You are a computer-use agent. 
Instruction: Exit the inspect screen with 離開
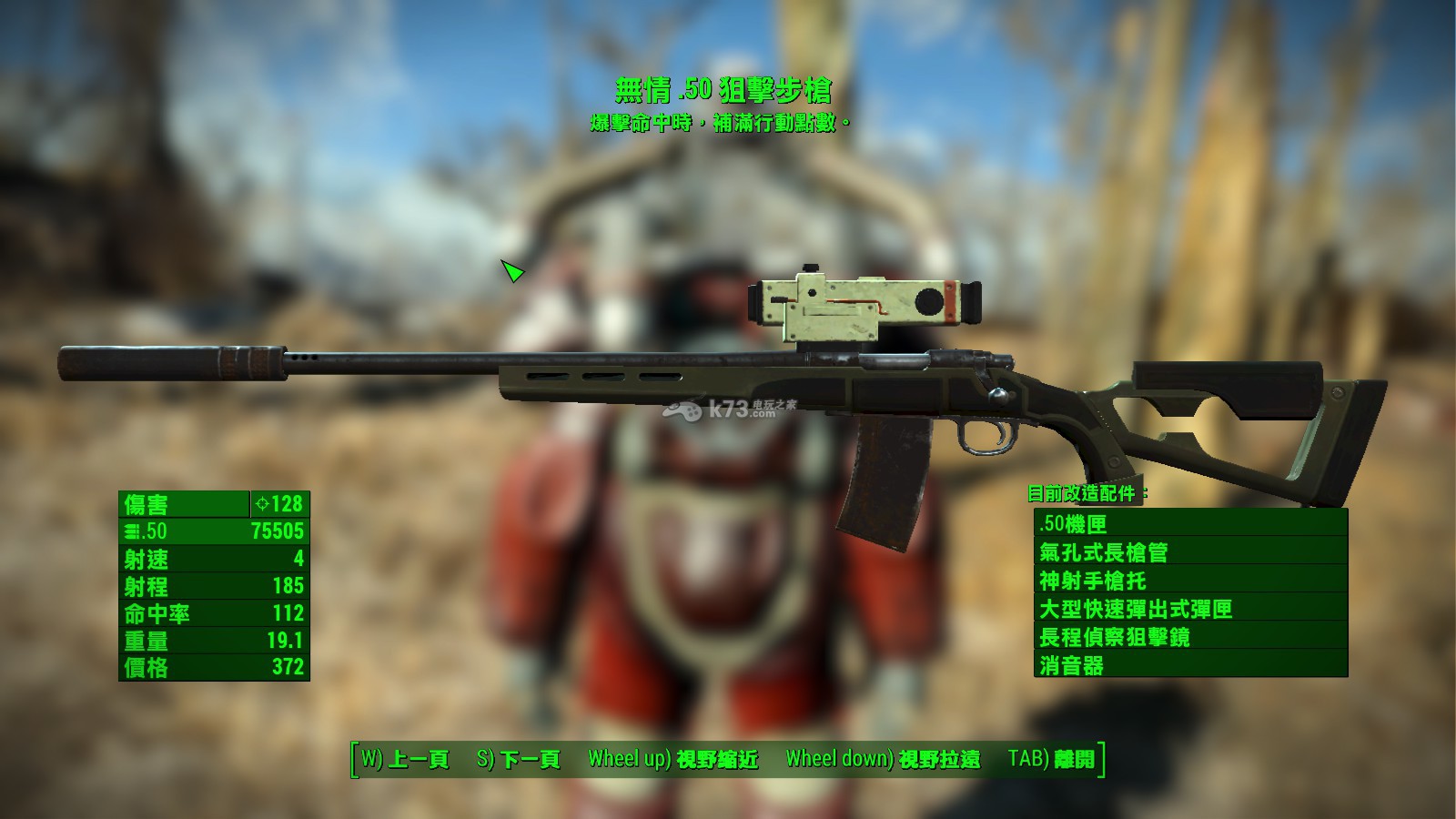point(1051,759)
